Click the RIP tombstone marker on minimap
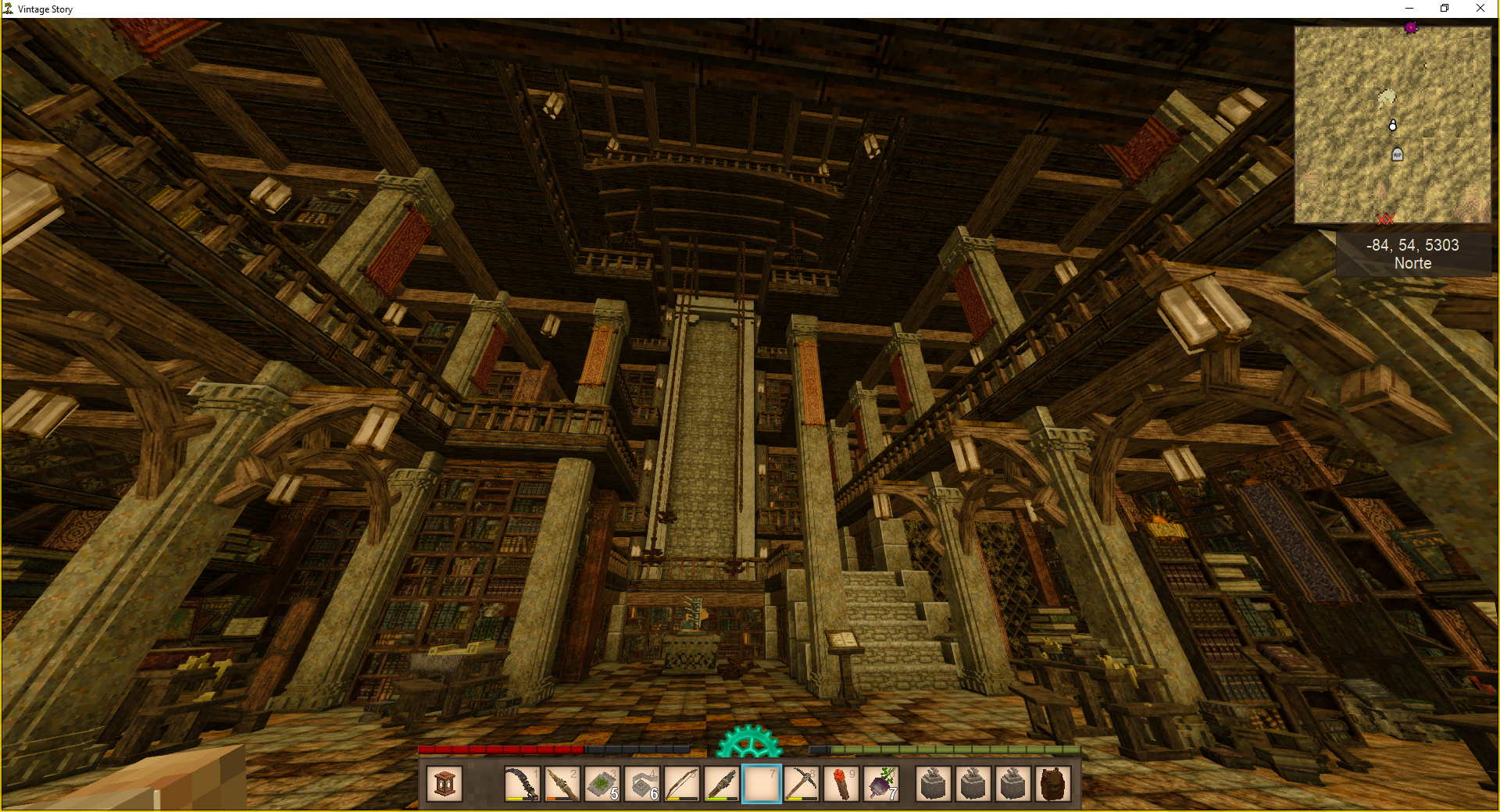This screenshot has width=1500, height=812. pos(1398,155)
